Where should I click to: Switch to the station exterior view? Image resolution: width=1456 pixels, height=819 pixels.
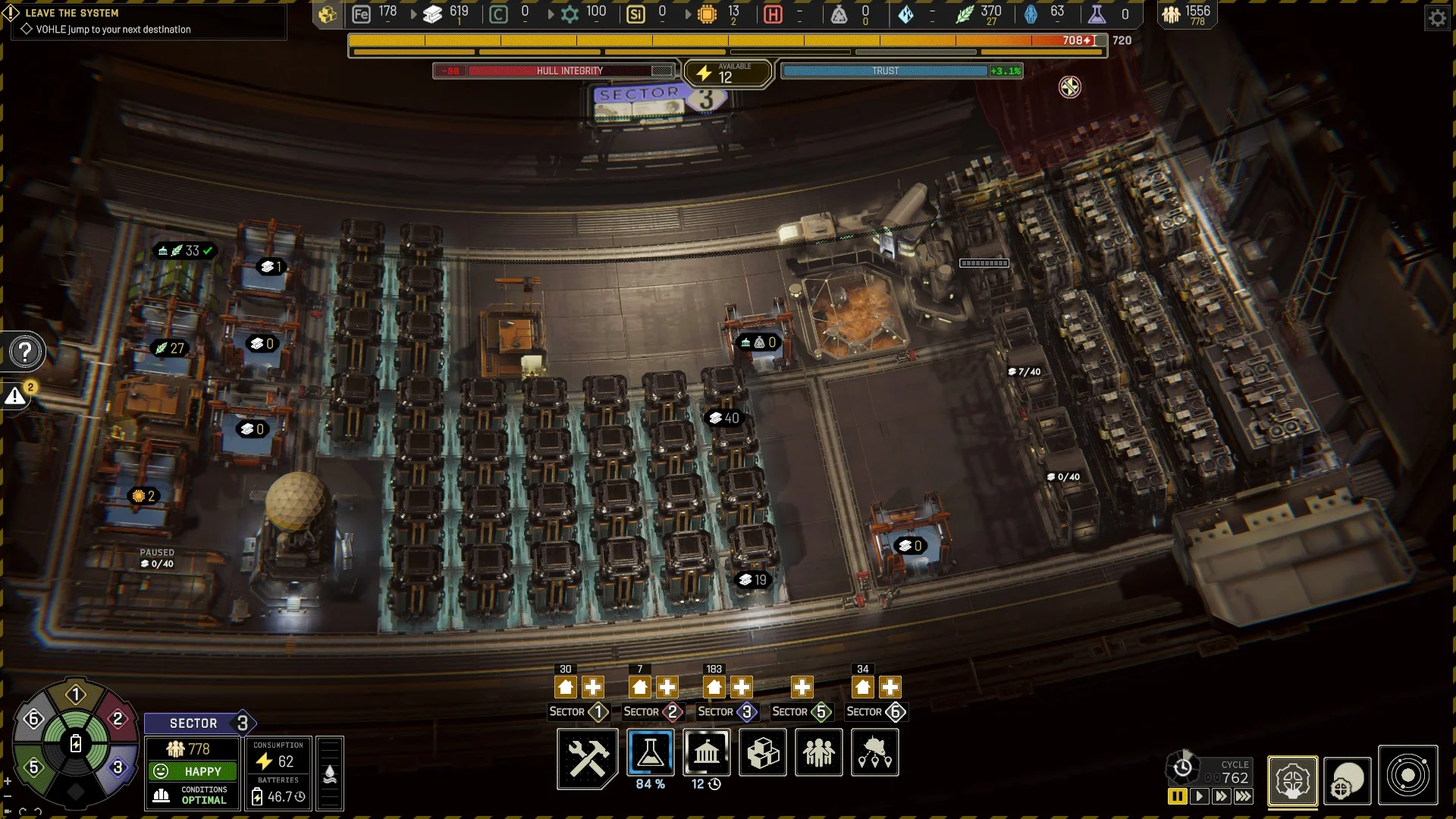(x=1347, y=780)
